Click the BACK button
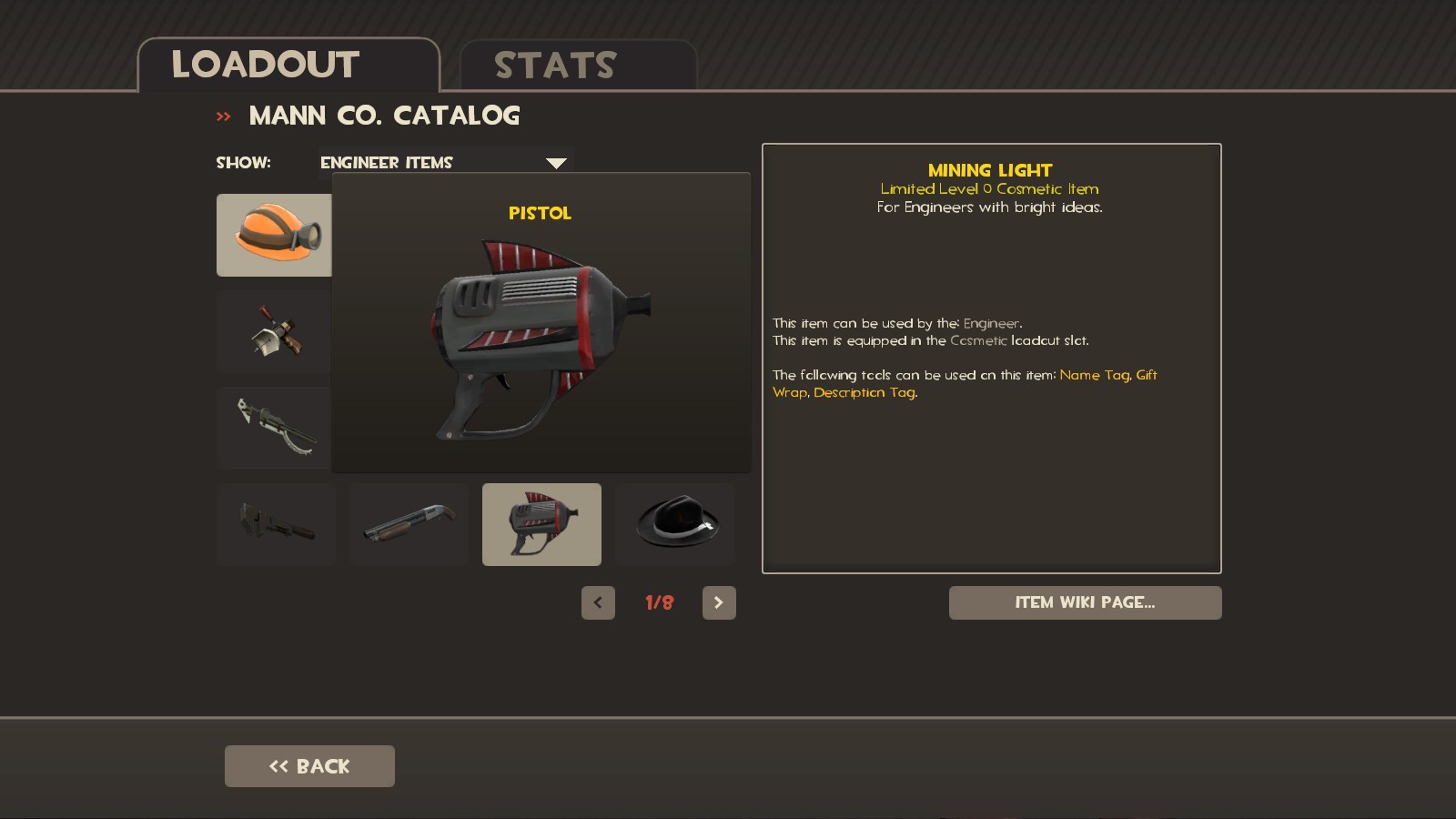This screenshot has height=819, width=1456. (x=309, y=765)
